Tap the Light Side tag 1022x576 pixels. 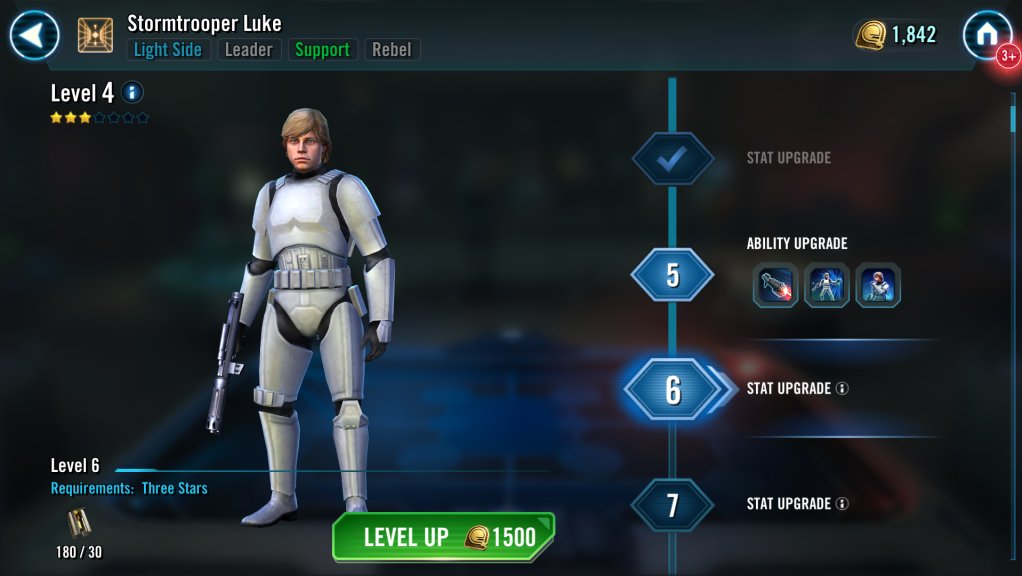(168, 49)
